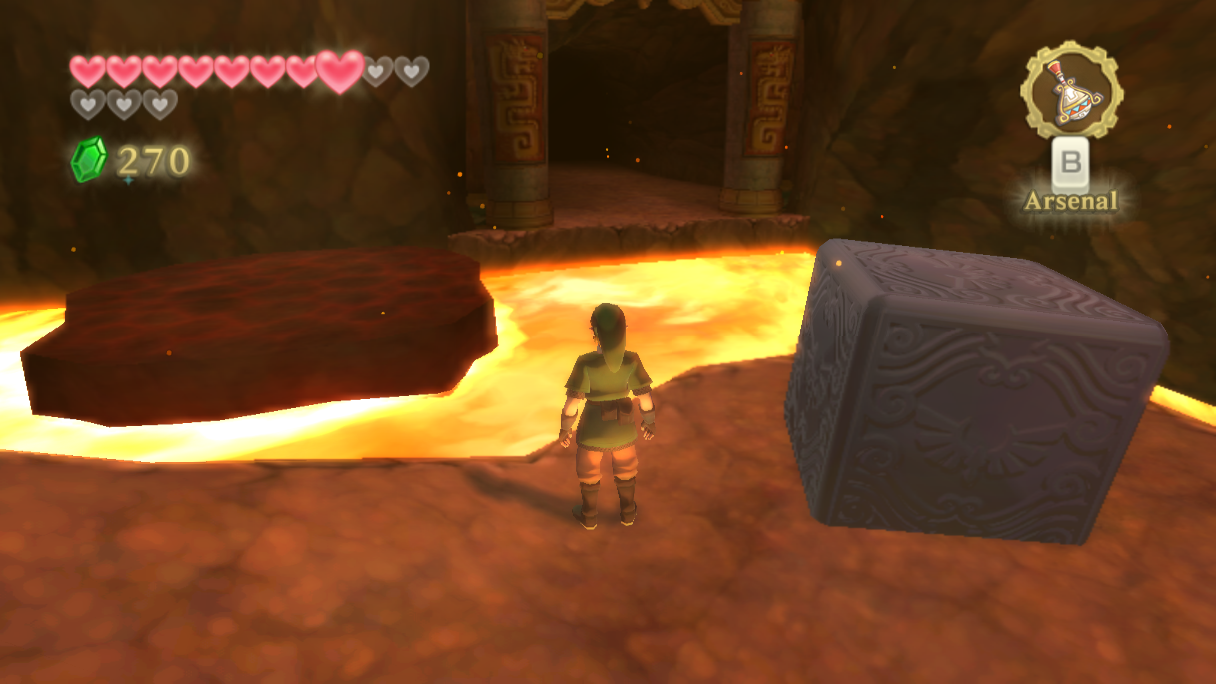Select the equipped item icon above Arsenal

(x=1070, y=90)
